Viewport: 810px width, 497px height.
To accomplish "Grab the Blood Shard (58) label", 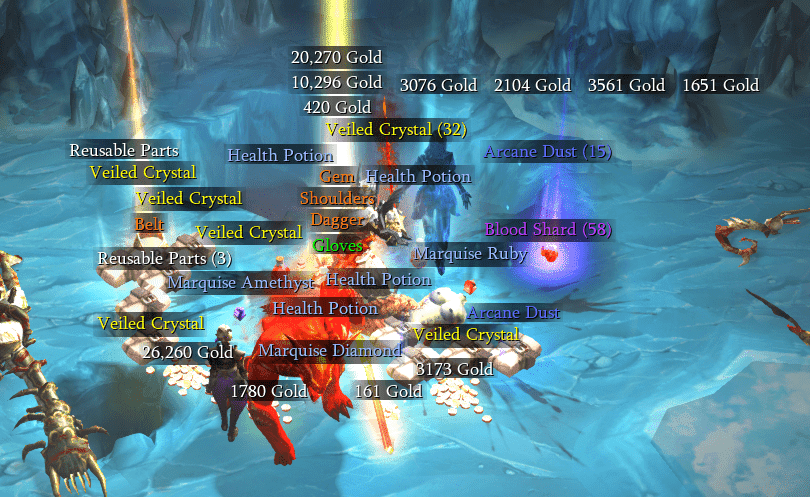I will (x=547, y=229).
